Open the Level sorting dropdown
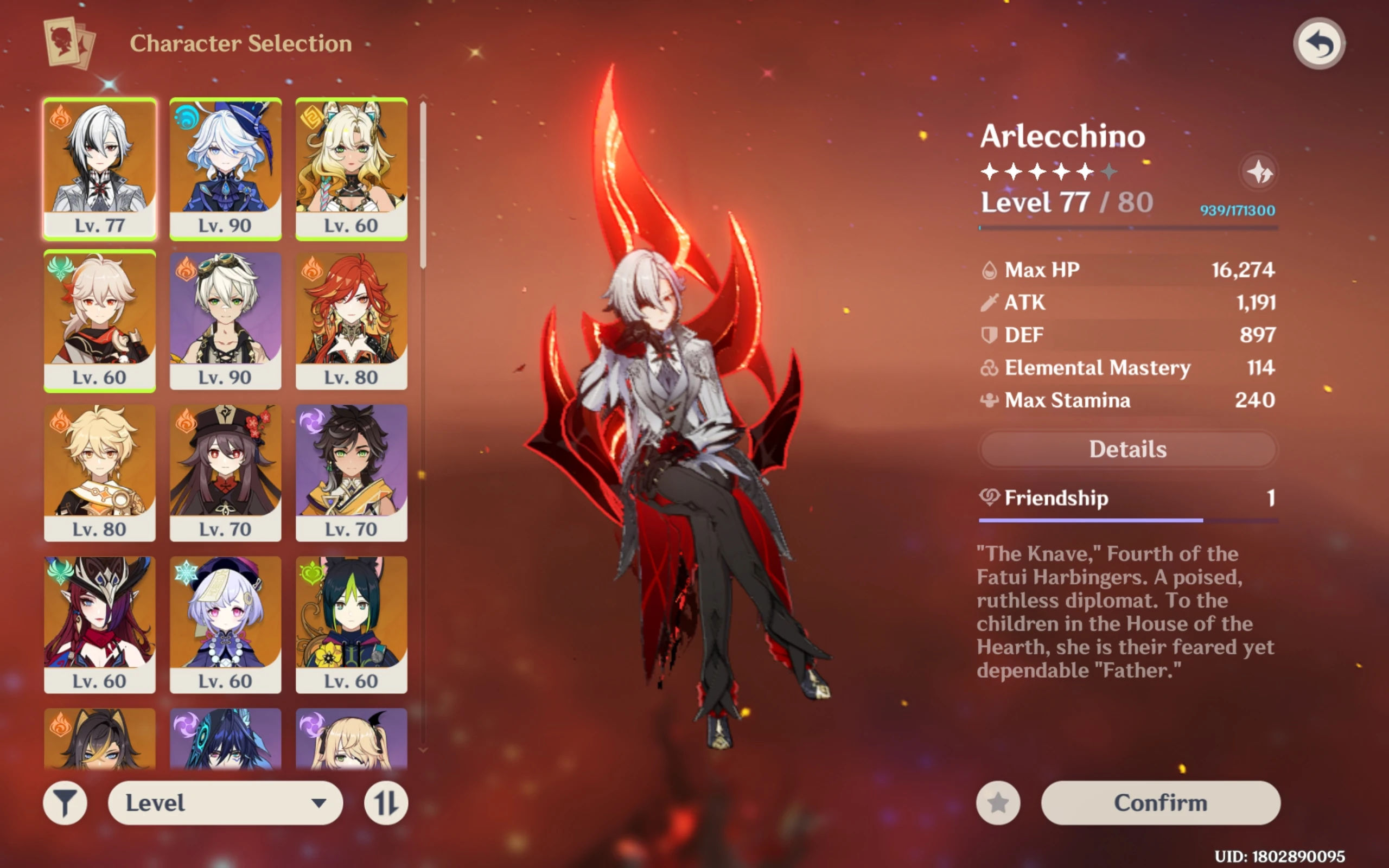This screenshot has width=1389, height=868. (225, 803)
